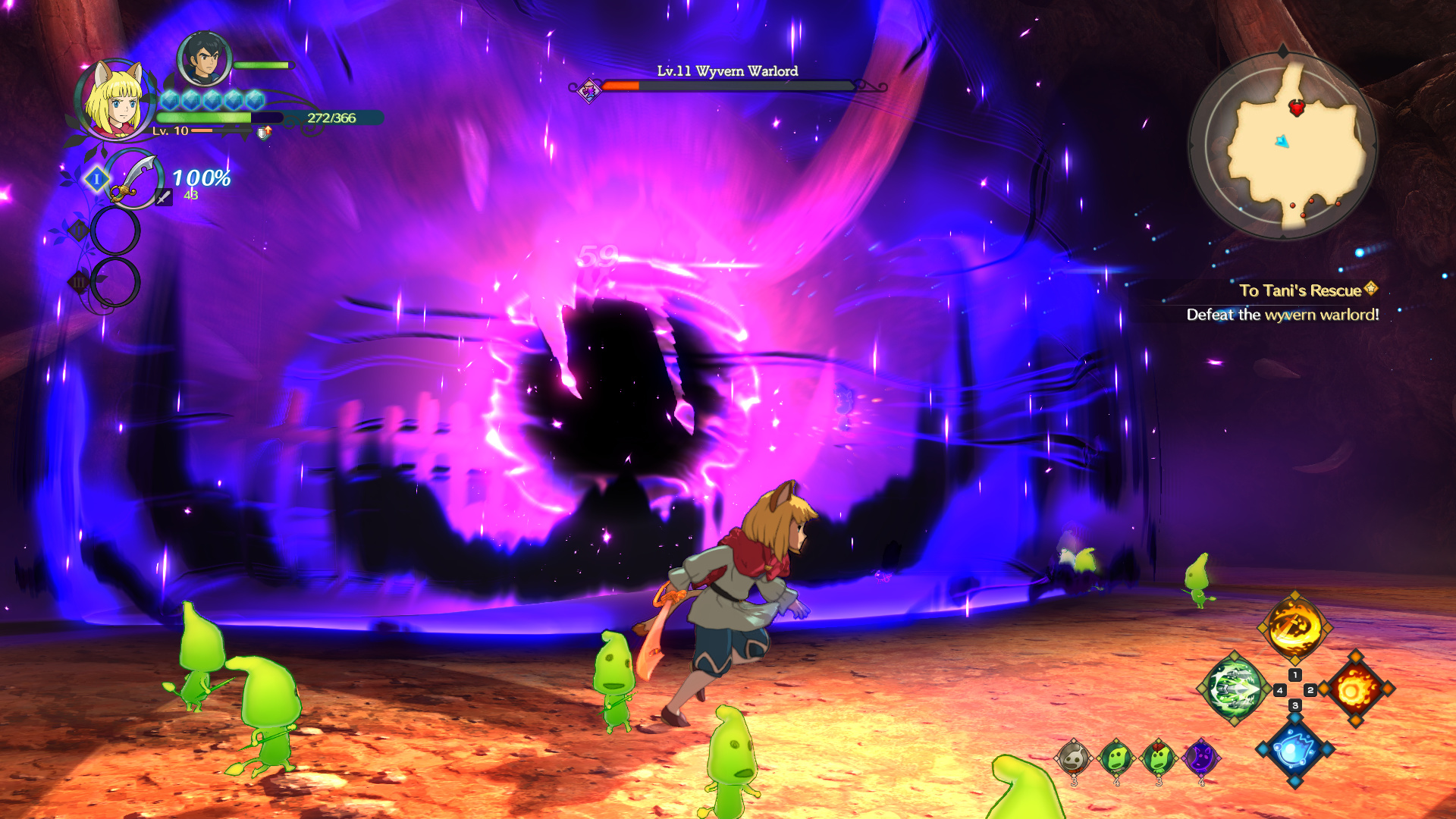Screen dimensions: 1456x819
Task: Select the grey higgledy squad icon
Action: click(x=1074, y=757)
